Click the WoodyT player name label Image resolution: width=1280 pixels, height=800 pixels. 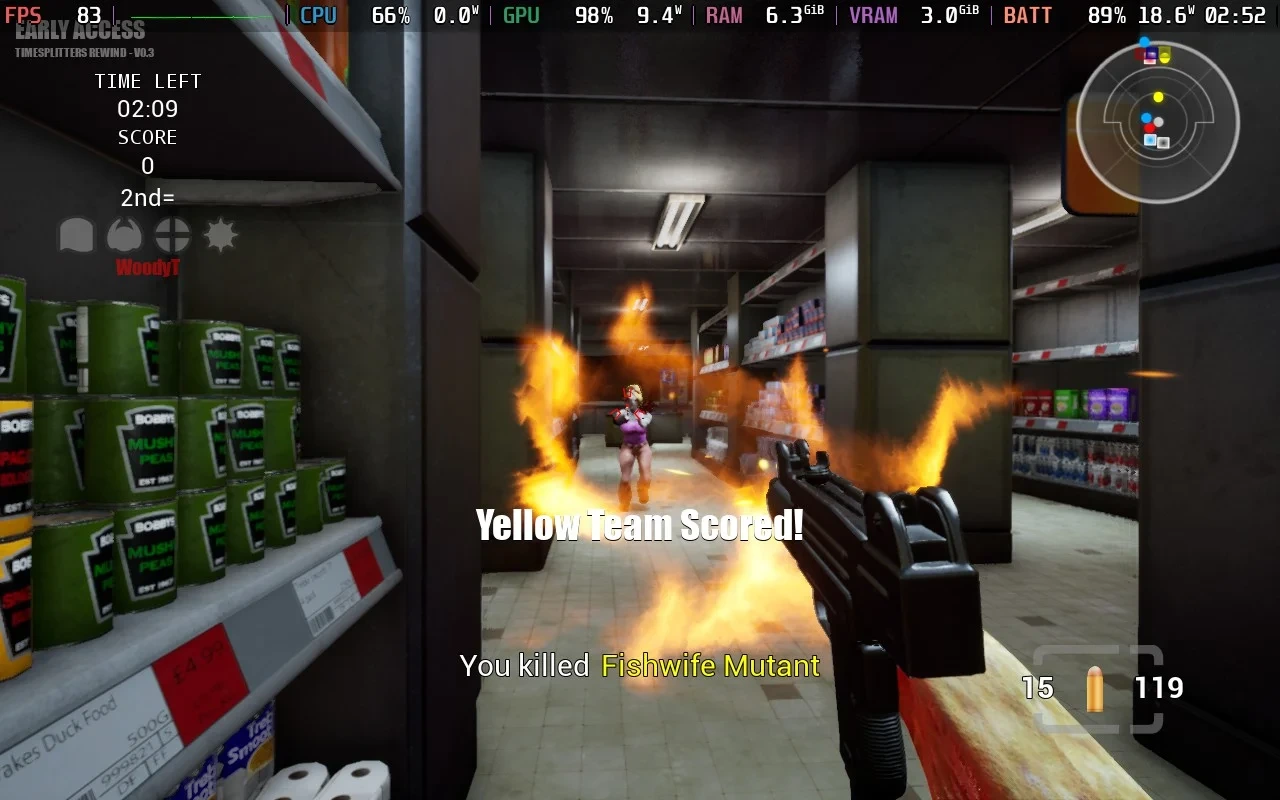[x=147, y=267]
